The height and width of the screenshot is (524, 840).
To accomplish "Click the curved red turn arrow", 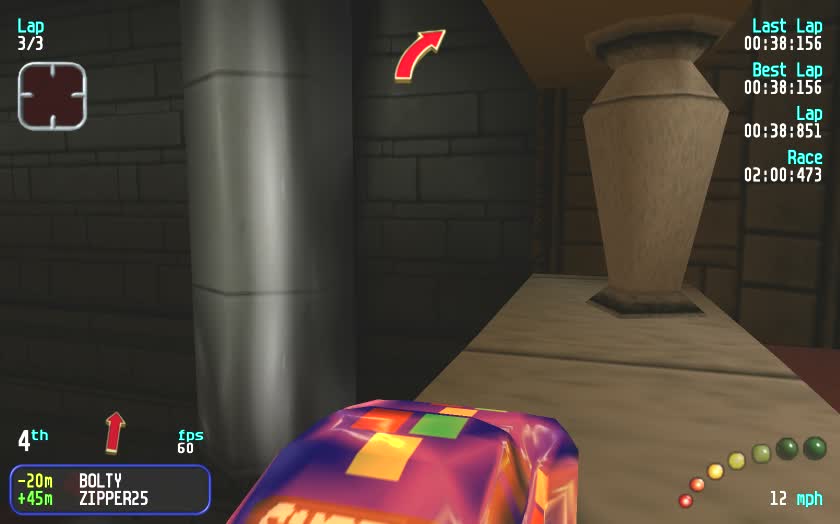I will [x=418, y=54].
